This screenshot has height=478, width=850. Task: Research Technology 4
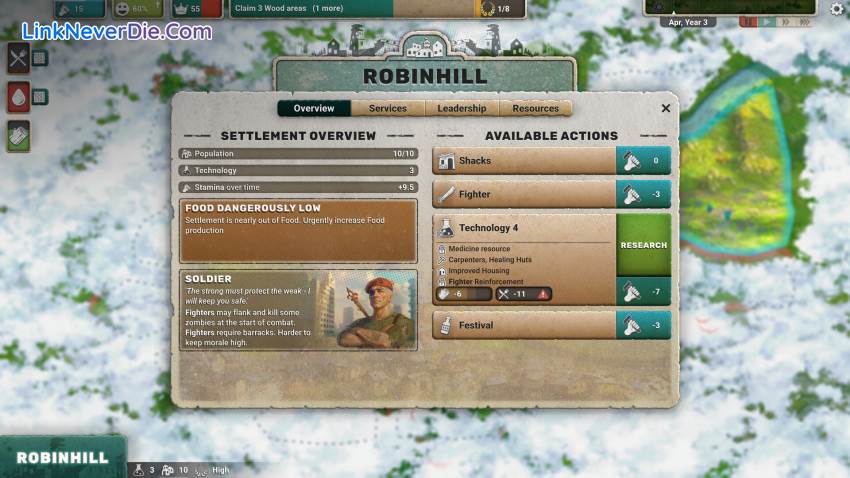click(x=643, y=245)
